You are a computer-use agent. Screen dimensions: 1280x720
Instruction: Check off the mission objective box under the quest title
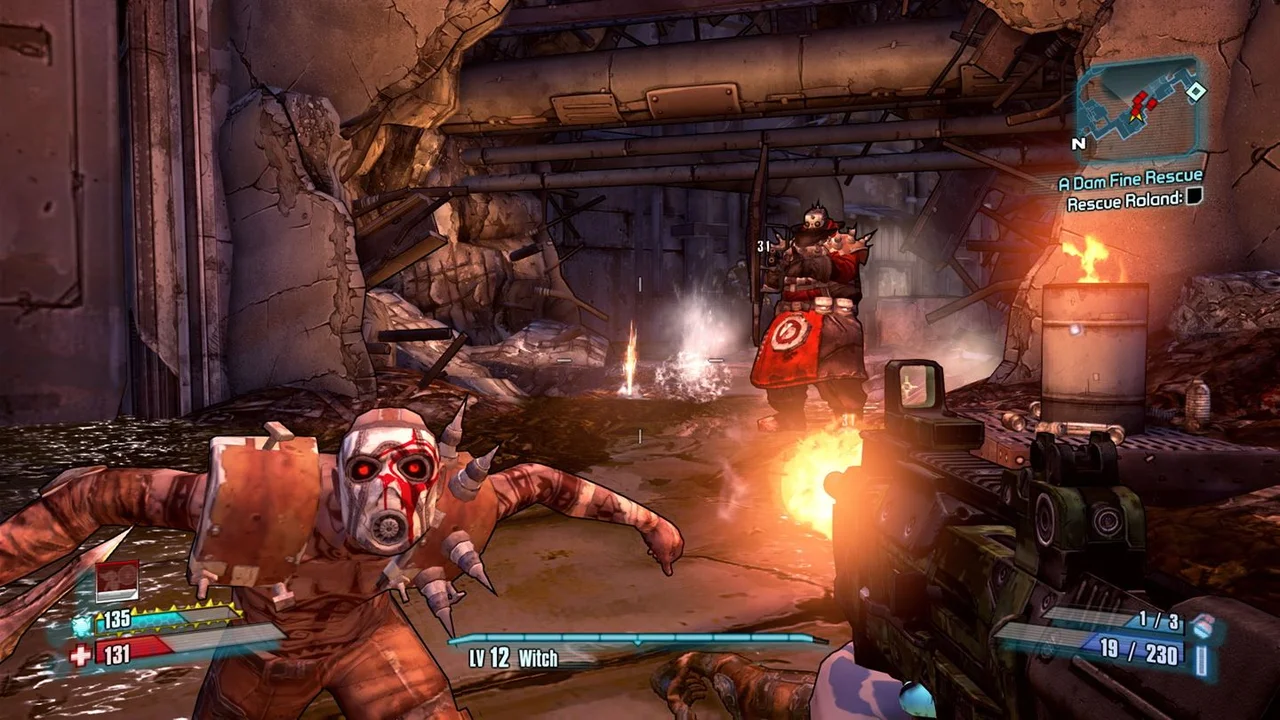(1192, 198)
